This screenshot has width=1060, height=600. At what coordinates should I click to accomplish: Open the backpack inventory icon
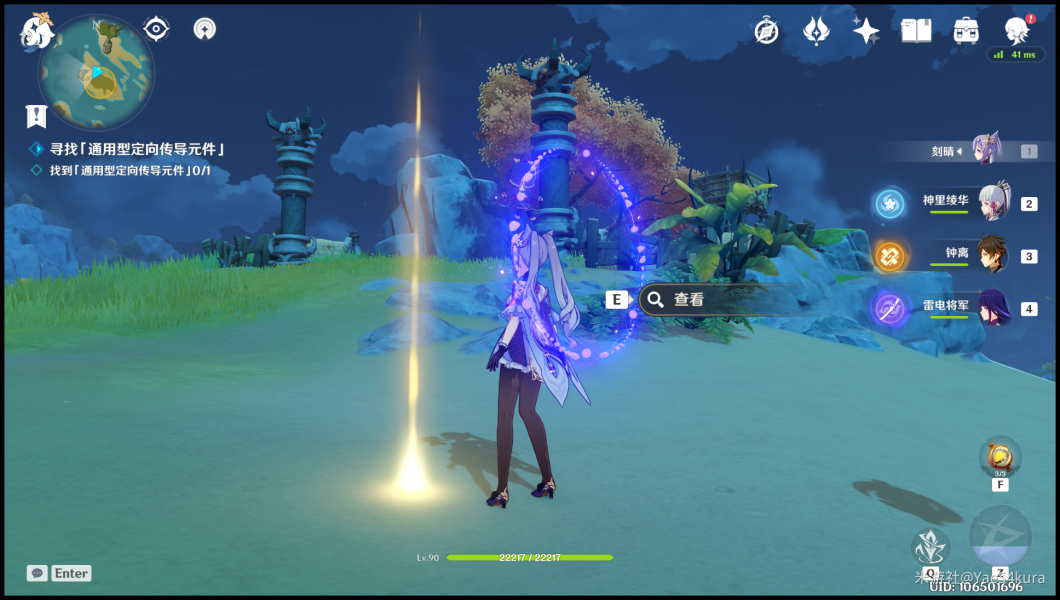(x=965, y=31)
